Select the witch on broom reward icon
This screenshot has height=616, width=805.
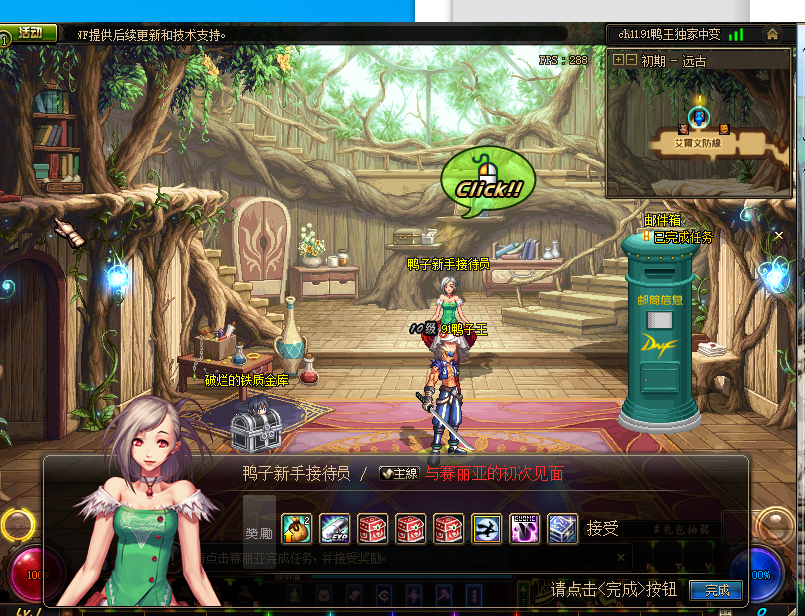[487, 527]
